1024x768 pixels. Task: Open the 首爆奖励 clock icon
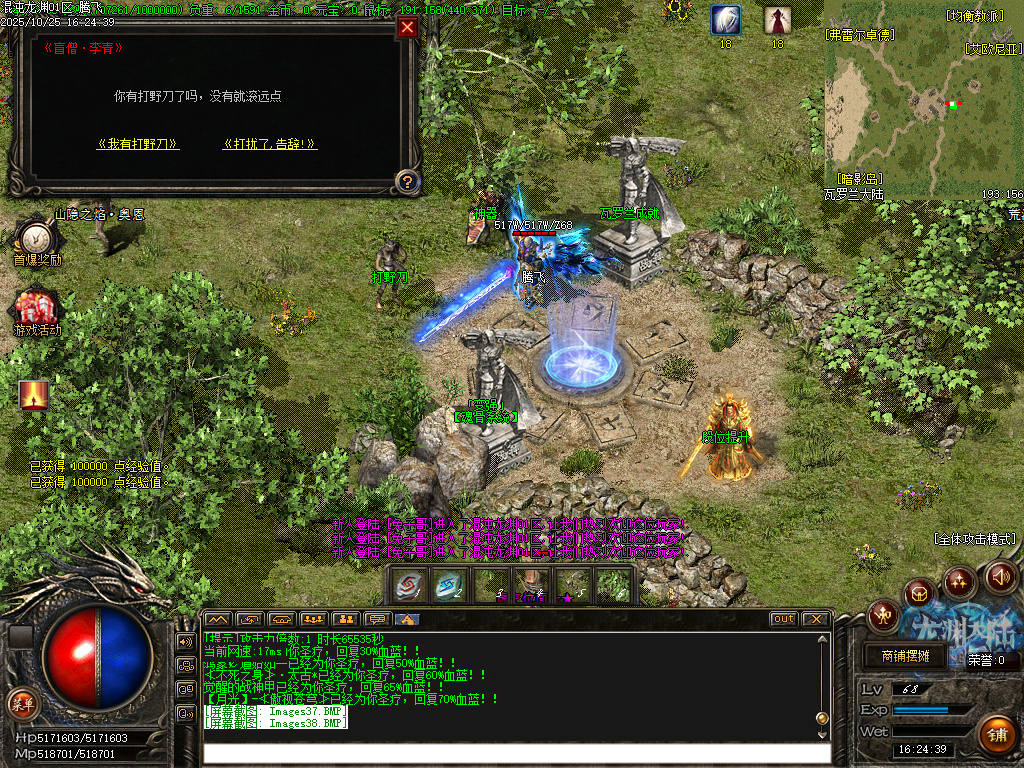point(36,238)
